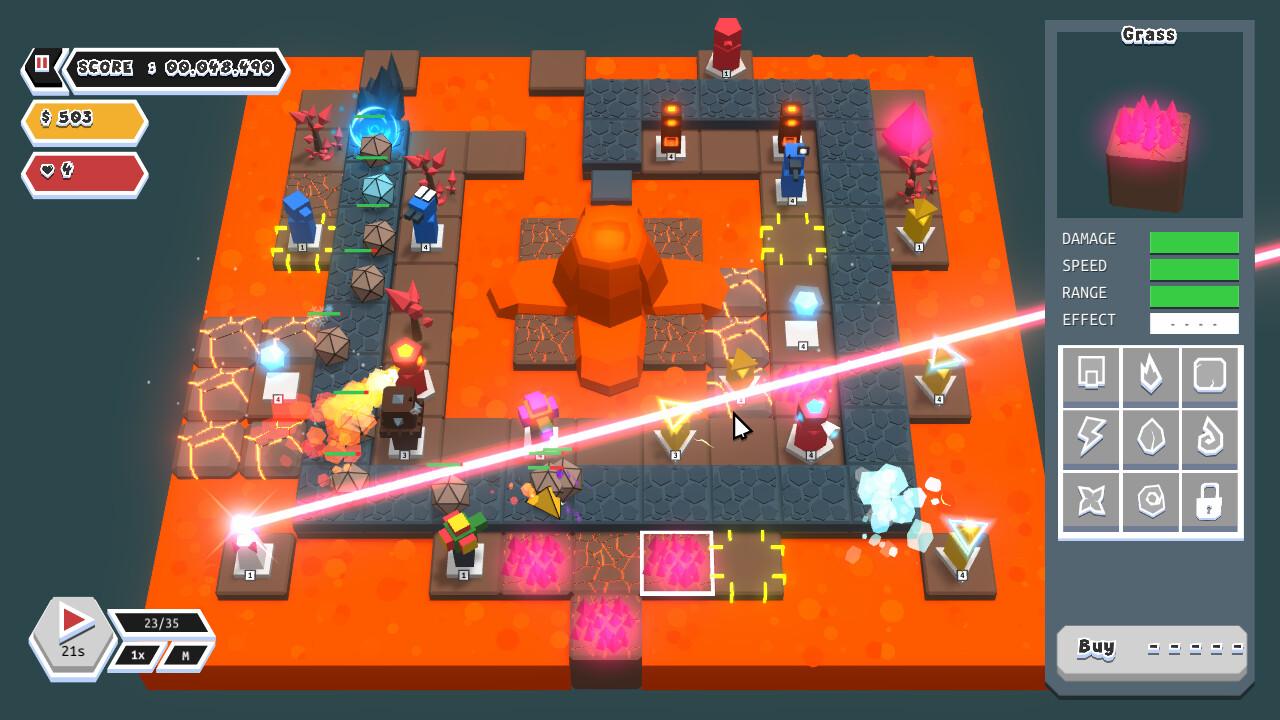Select the nested squares element icon
Viewport: 1280px width, 720px height.
pos(1090,375)
